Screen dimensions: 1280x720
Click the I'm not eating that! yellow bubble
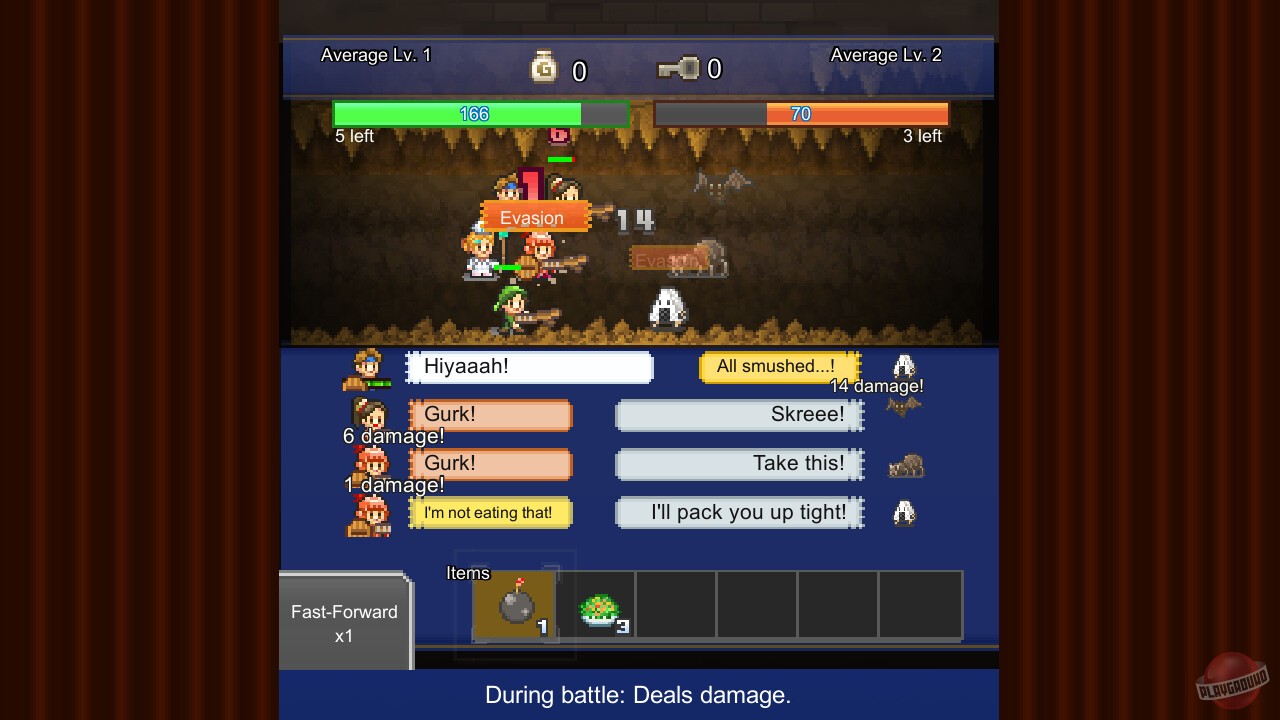pyautogui.click(x=490, y=512)
